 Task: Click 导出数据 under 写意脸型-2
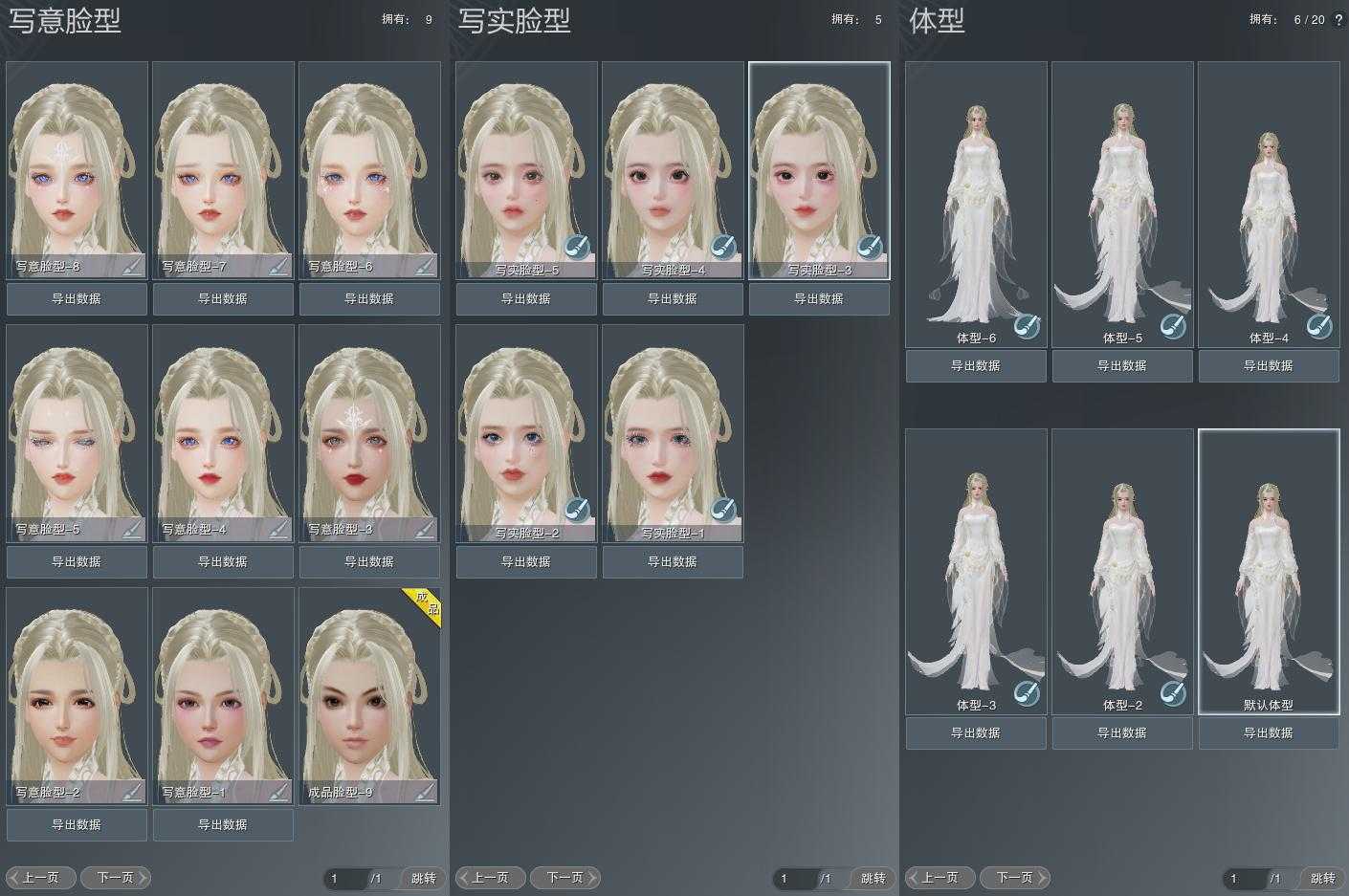tap(77, 825)
